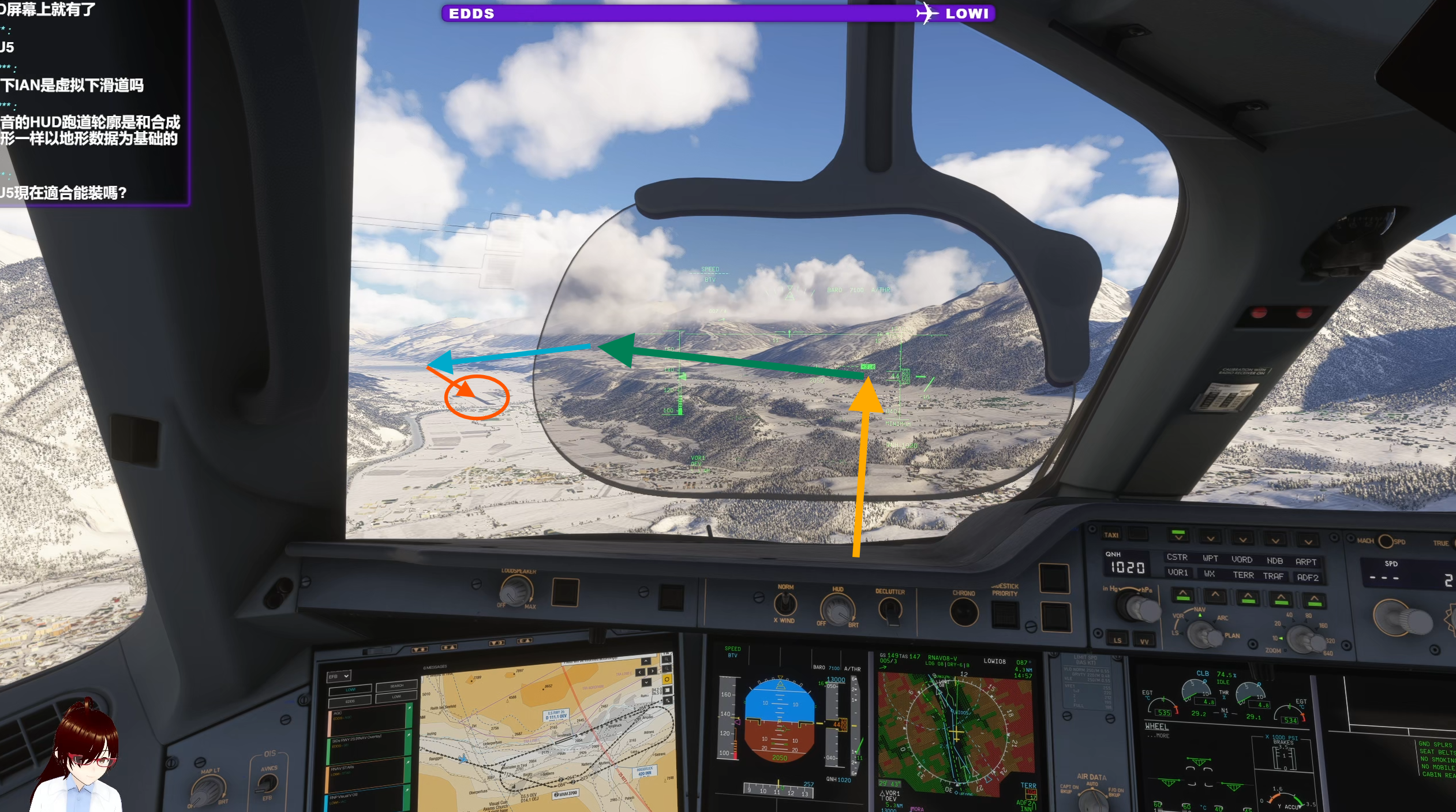Image resolution: width=1456 pixels, height=812 pixels.
Task: Click the HUD brightness knob
Action: pos(837,609)
